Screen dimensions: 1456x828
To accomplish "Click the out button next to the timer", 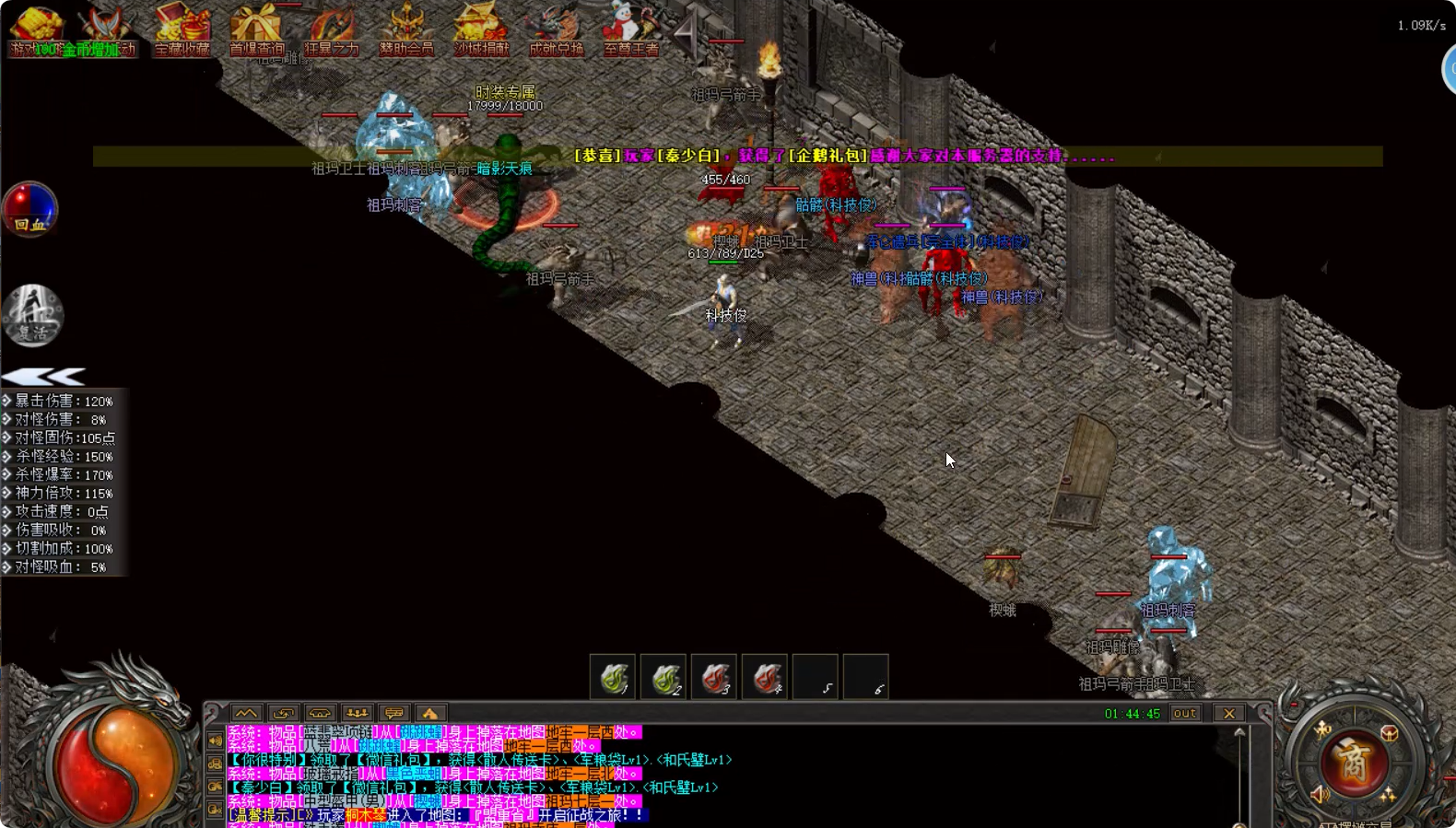I will pos(1185,713).
